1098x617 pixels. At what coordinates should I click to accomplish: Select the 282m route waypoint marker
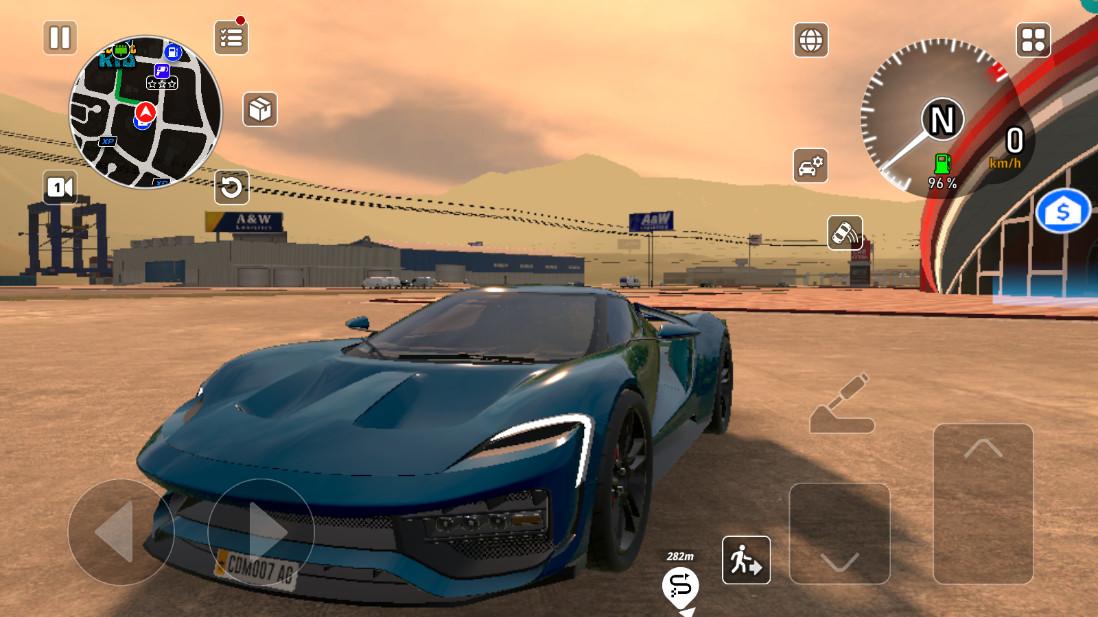pyautogui.click(x=681, y=583)
